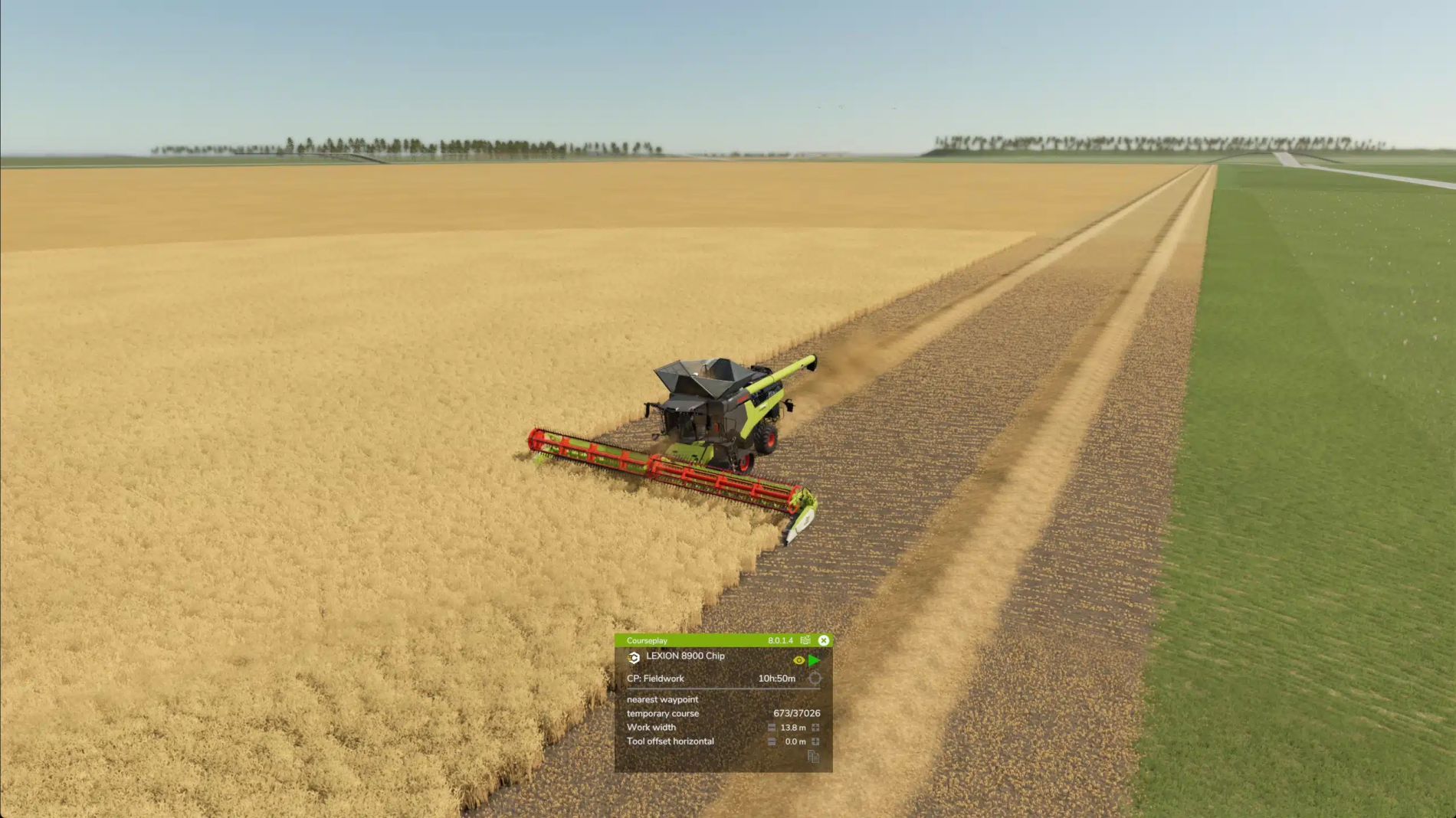Select the nearest waypoint starting point option
This screenshot has height=818, width=1456.
[x=662, y=699]
